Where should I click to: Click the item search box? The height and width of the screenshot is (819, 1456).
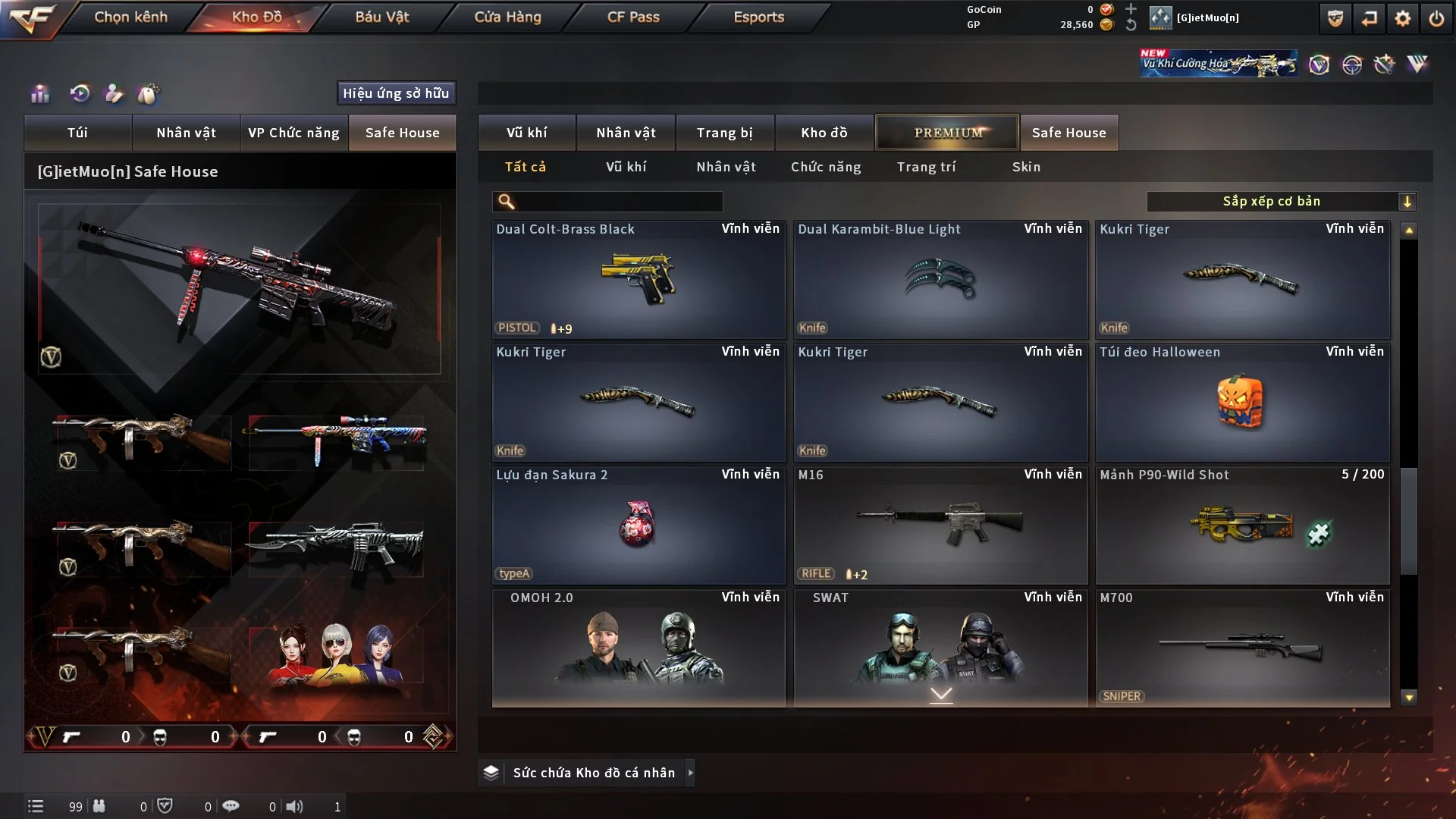(x=618, y=202)
